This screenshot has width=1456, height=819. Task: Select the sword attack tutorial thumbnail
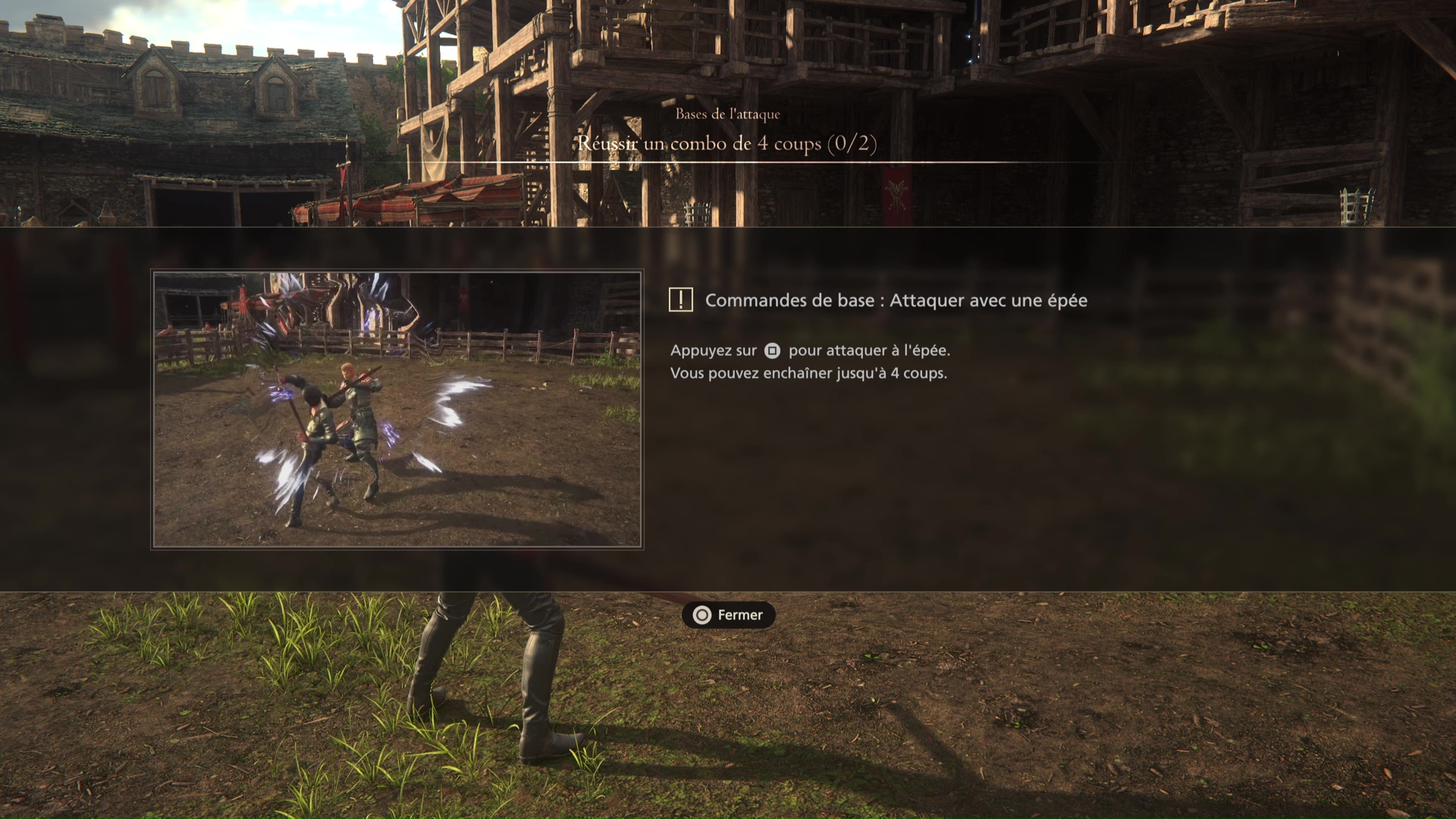(397, 409)
